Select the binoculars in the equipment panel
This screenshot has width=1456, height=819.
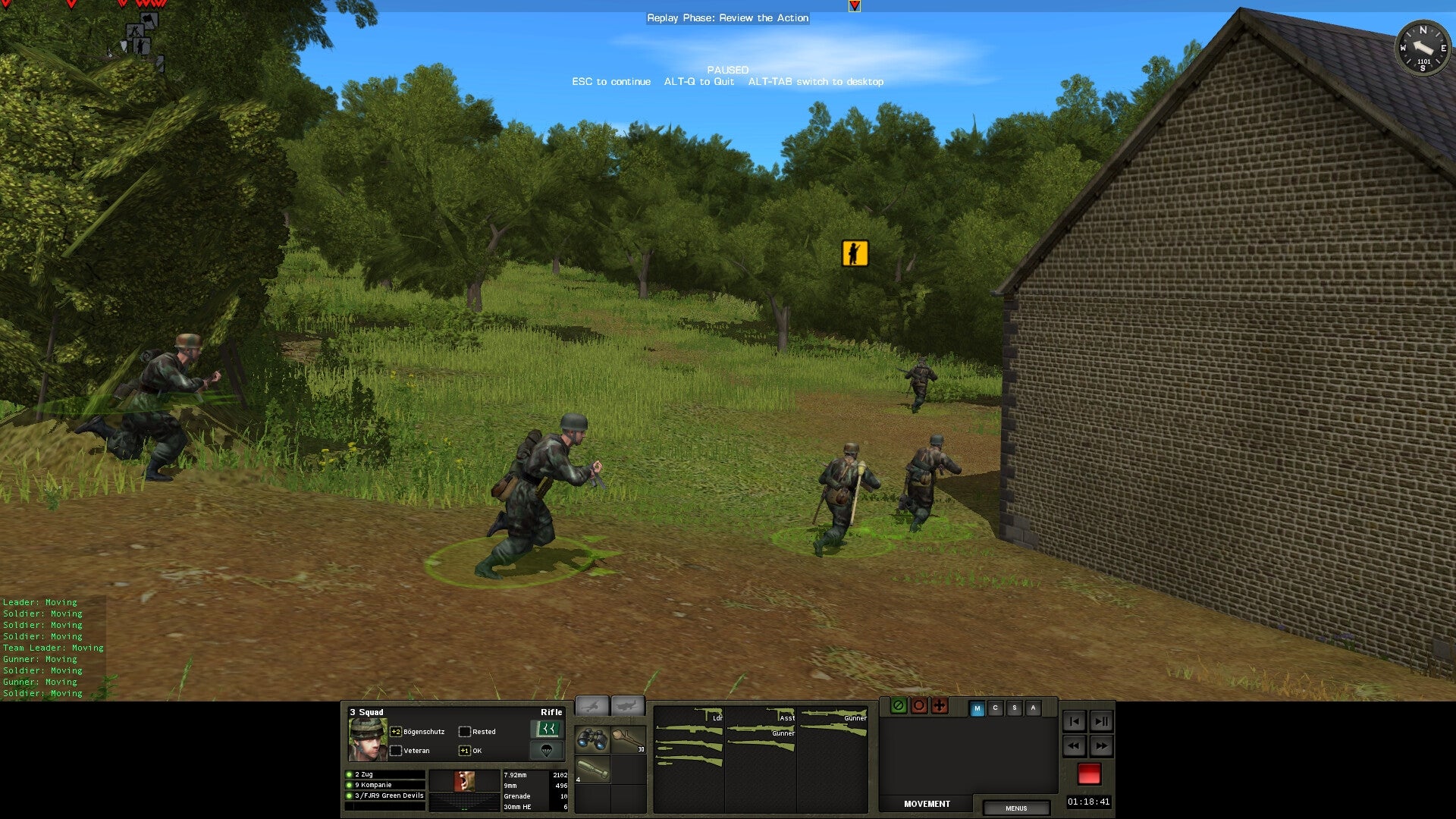coord(591,739)
